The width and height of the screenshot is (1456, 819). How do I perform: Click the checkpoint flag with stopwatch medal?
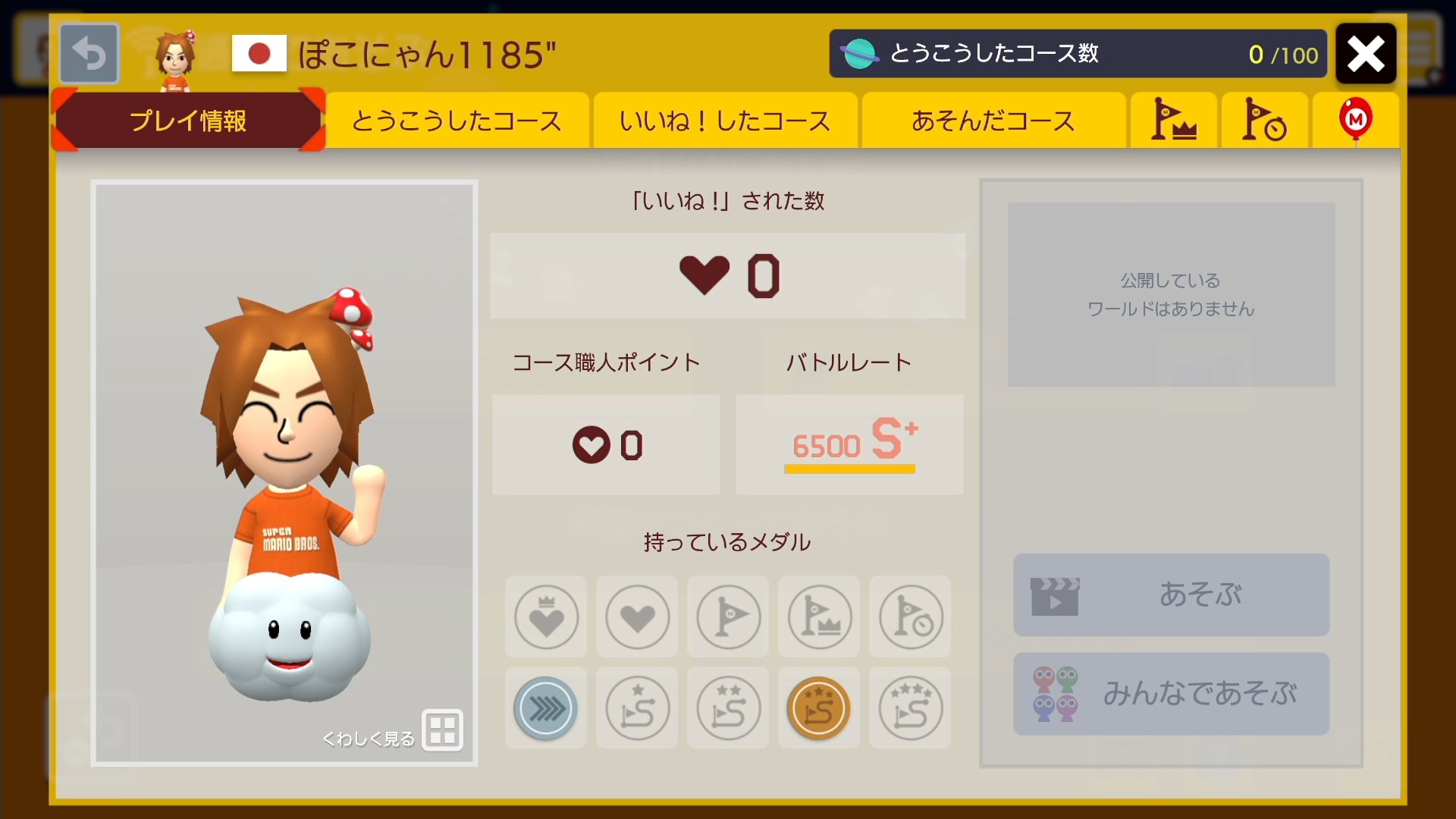[x=909, y=617]
